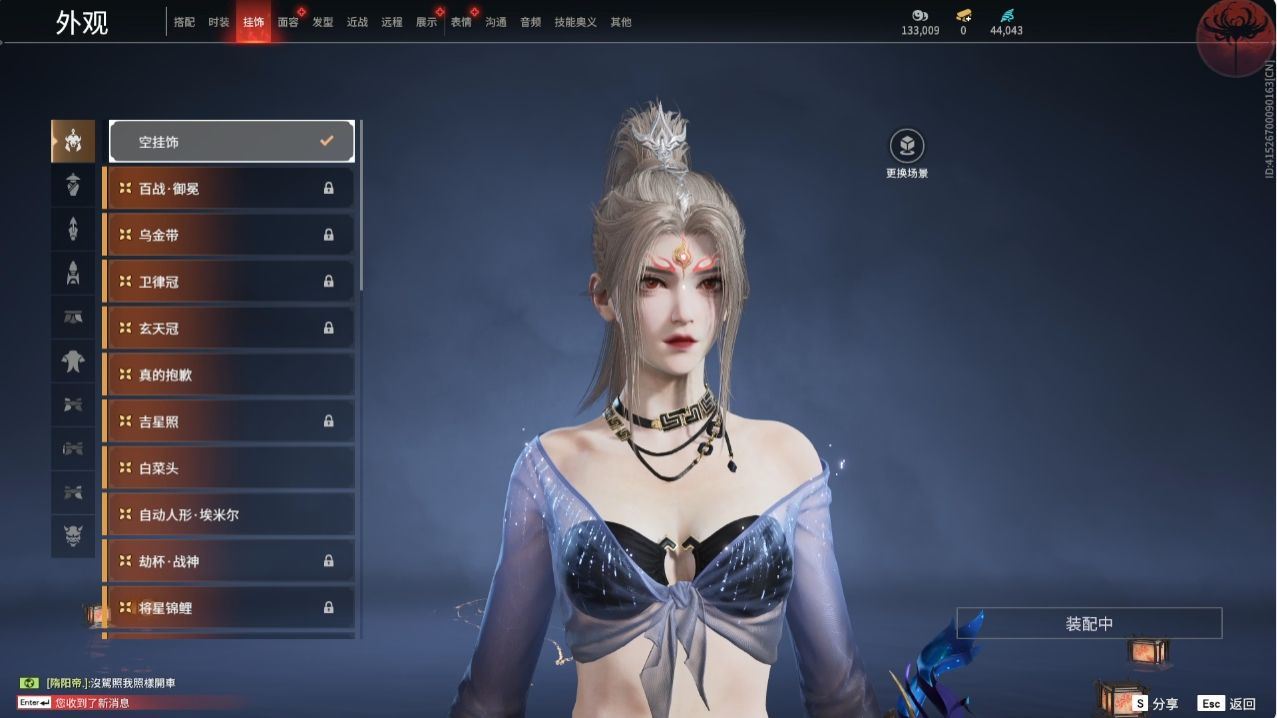This screenshot has height=718, width=1277.
Task: Switch to the 搭配 tab
Action: [x=184, y=22]
